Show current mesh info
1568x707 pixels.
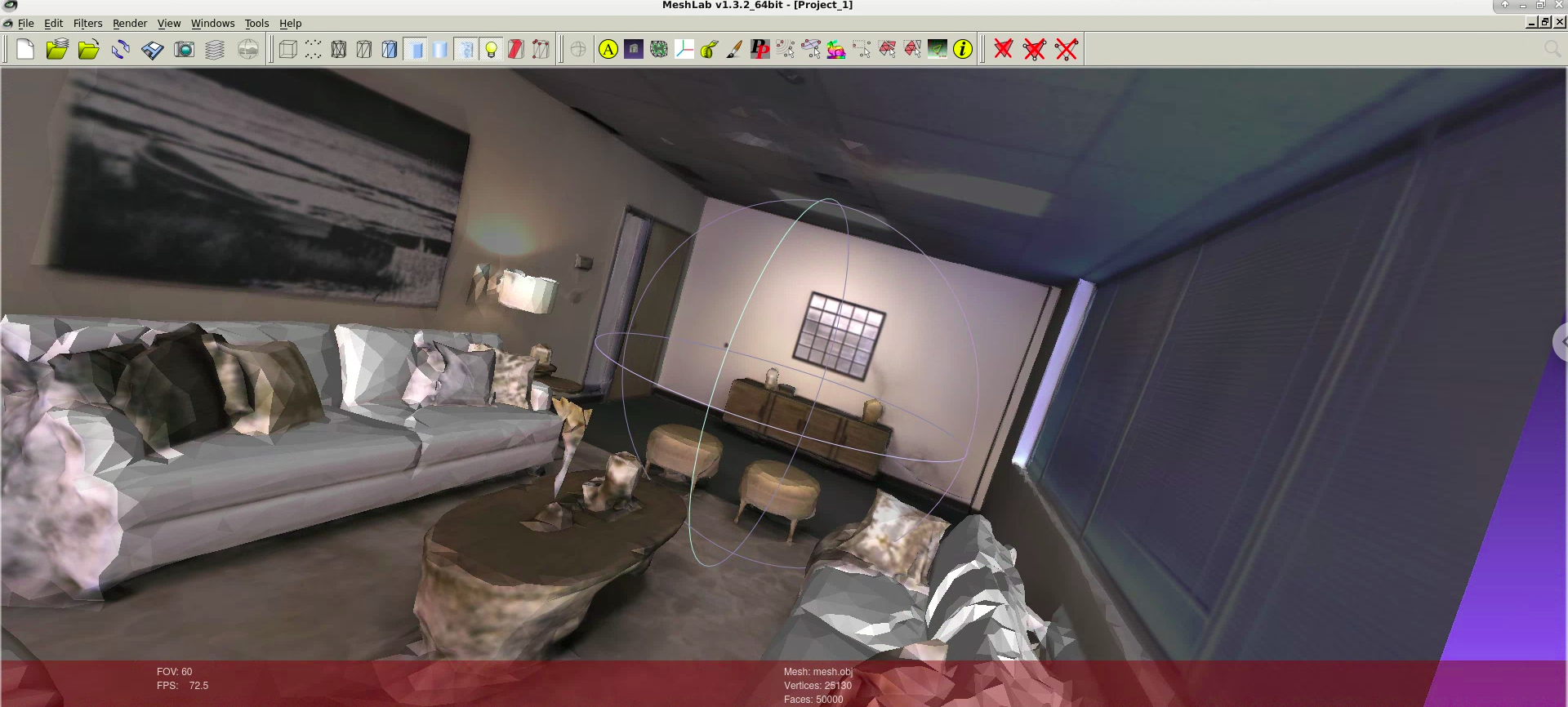click(x=962, y=49)
